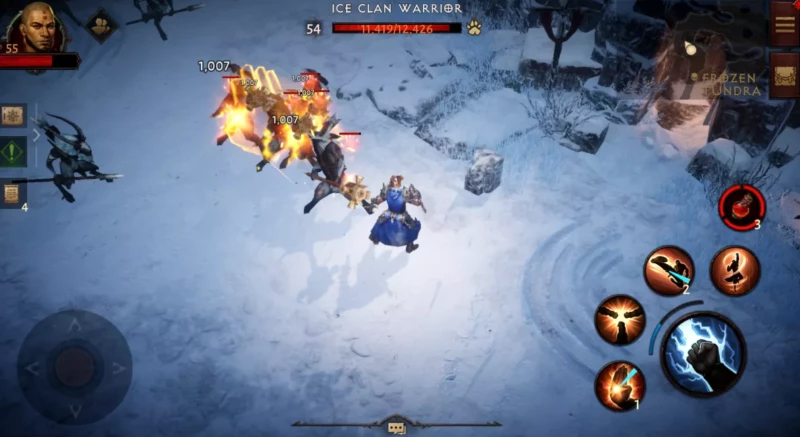The image size is (800, 437).
Task: Use the red health potion
Action: click(x=741, y=207)
